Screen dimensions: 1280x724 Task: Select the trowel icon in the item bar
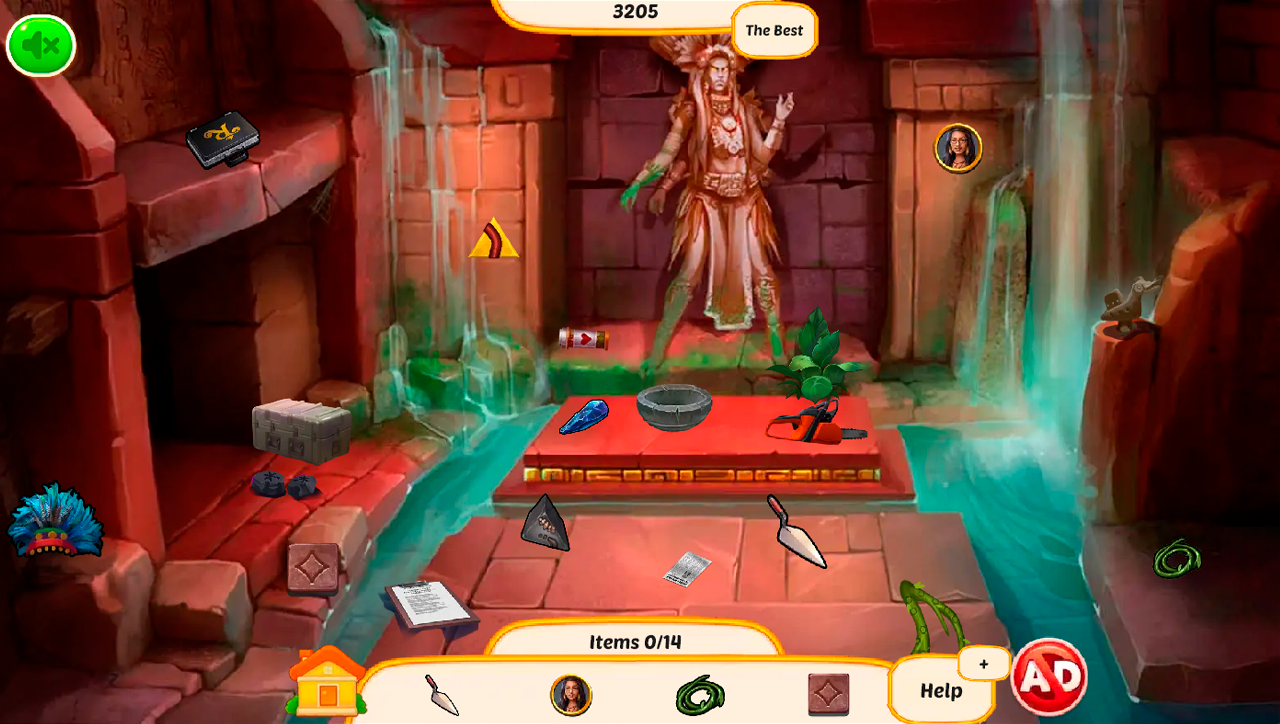[x=443, y=697]
